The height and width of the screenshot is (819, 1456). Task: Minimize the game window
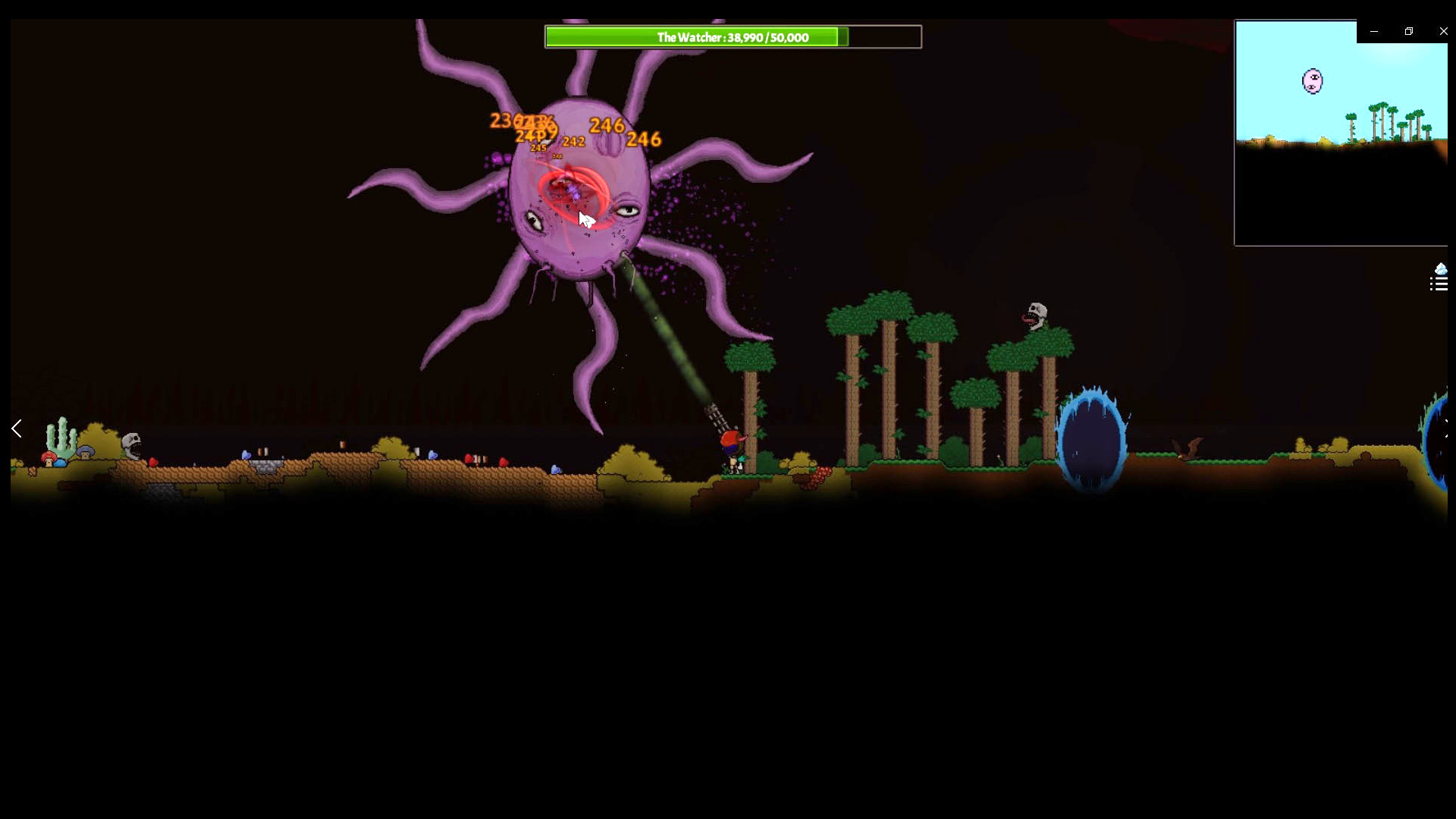pos(1374,31)
